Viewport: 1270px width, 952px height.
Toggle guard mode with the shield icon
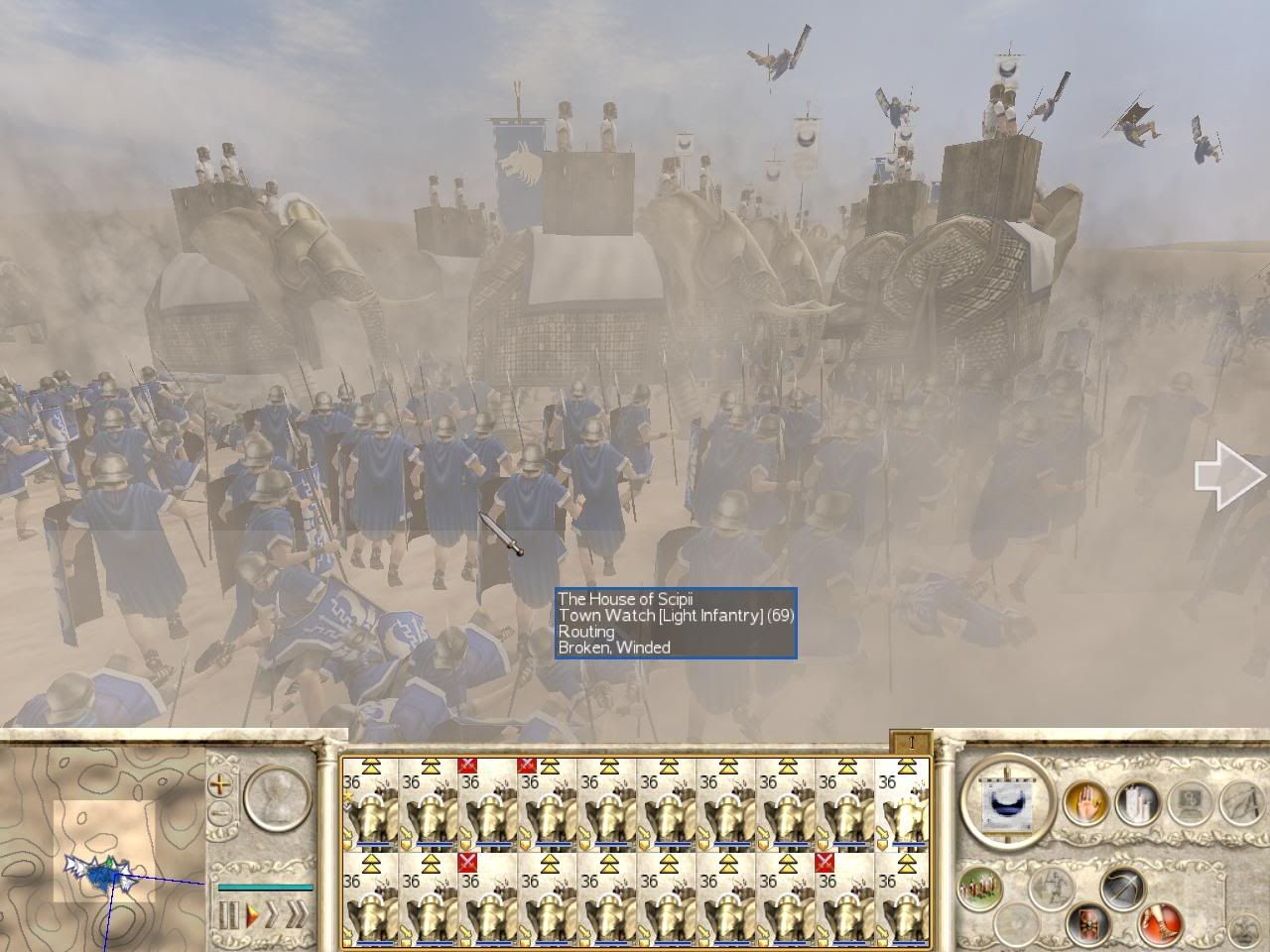pos(1085,925)
